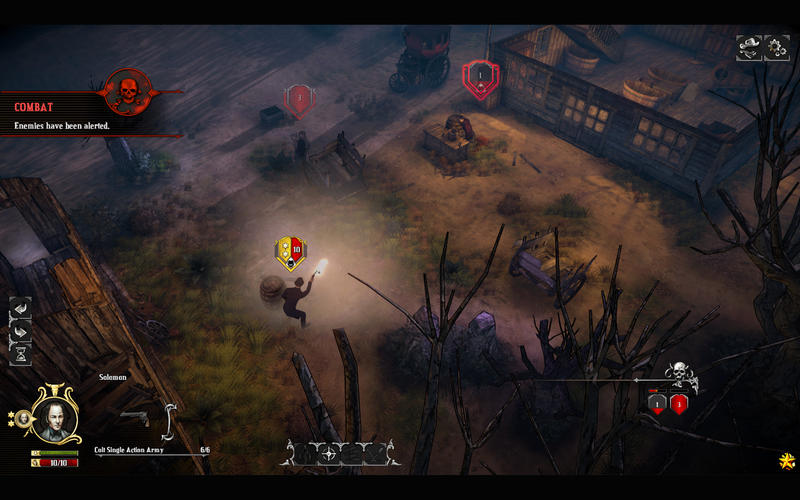
Task: Target the red enemy marker by the carriage
Action: tap(480, 77)
